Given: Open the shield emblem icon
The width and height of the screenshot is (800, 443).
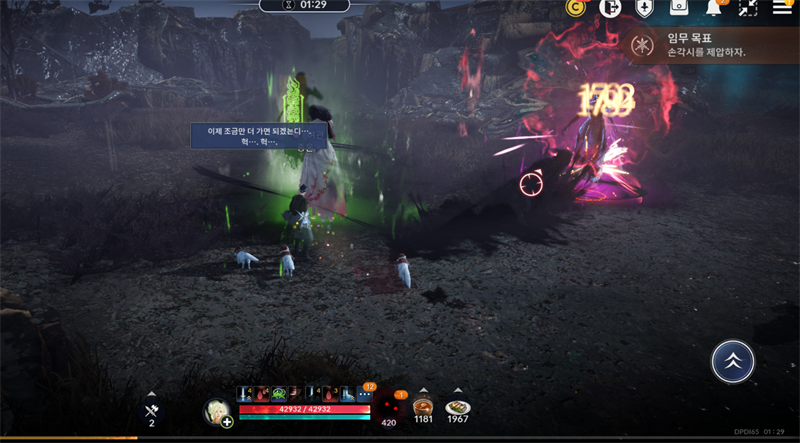Looking at the screenshot, I should tap(645, 8).
